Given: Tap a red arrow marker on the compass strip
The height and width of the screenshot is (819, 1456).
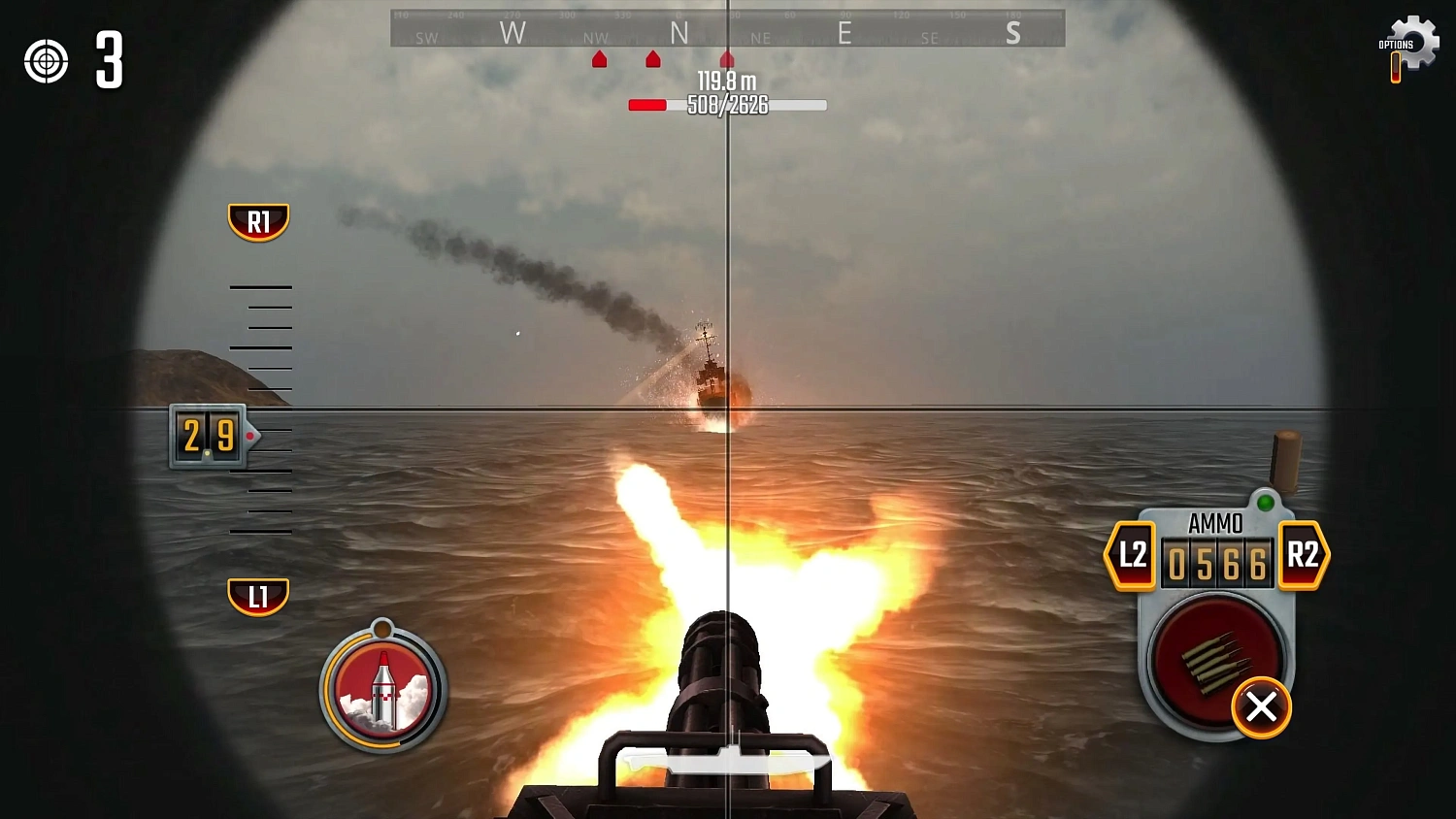Looking at the screenshot, I should [x=652, y=59].
